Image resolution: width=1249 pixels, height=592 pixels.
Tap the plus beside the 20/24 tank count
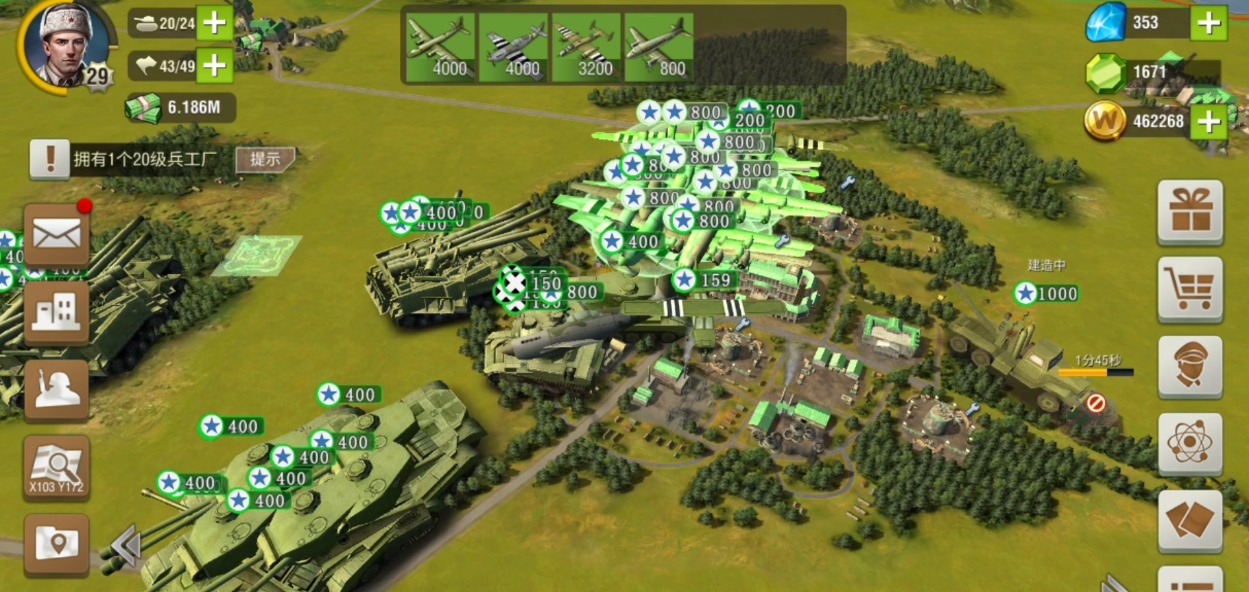(x=214, y=22)
